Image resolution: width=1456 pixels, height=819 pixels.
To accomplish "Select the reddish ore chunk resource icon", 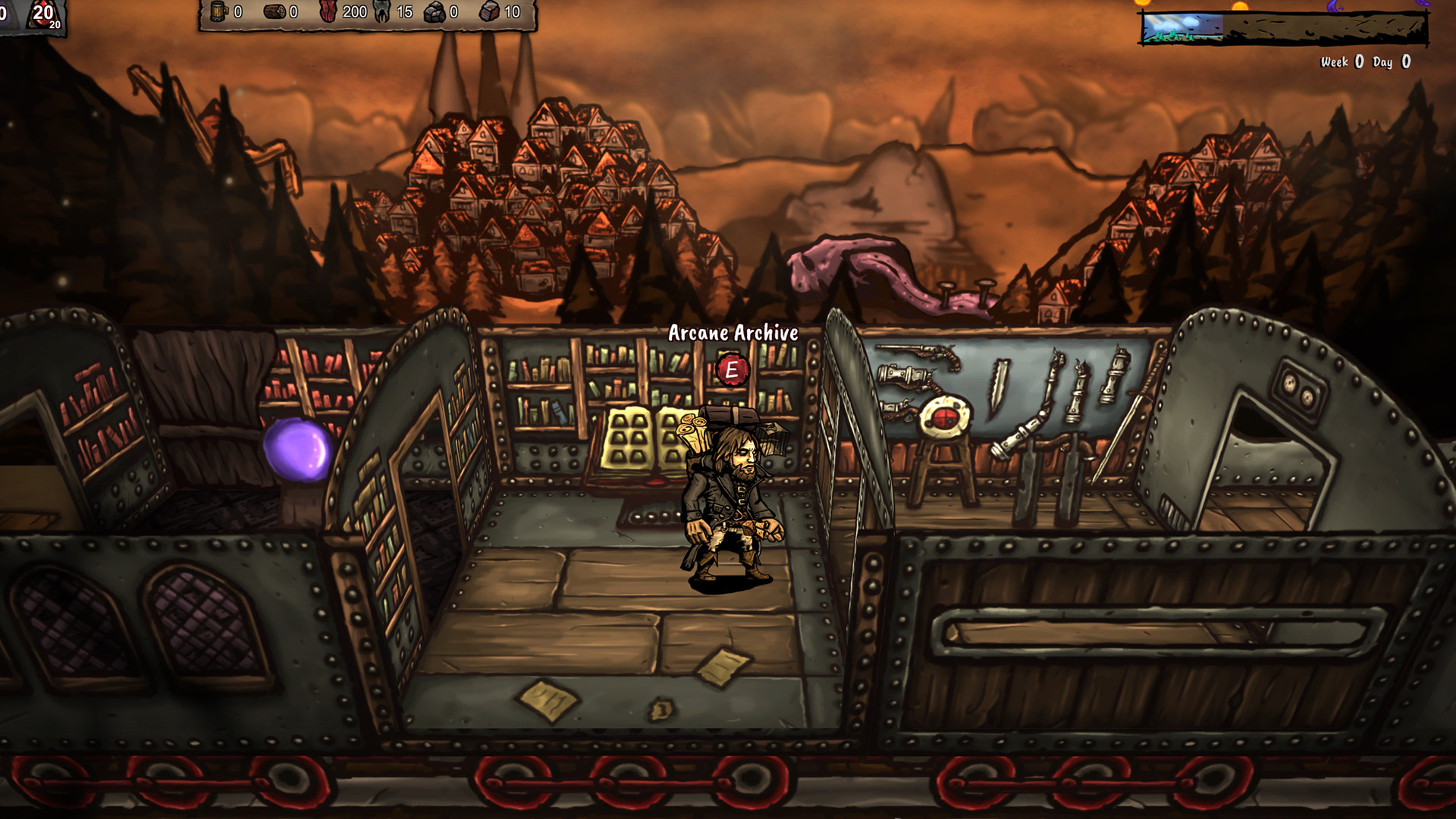I will pos(490,12).
